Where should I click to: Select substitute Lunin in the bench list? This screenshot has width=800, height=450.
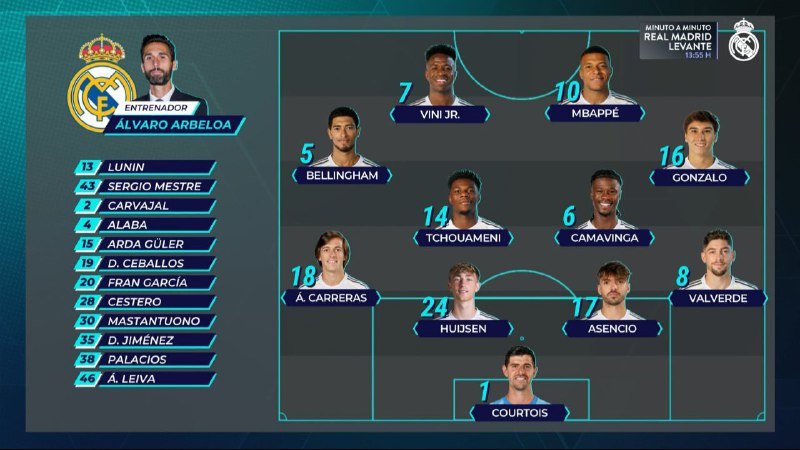[x=146, y=167]
